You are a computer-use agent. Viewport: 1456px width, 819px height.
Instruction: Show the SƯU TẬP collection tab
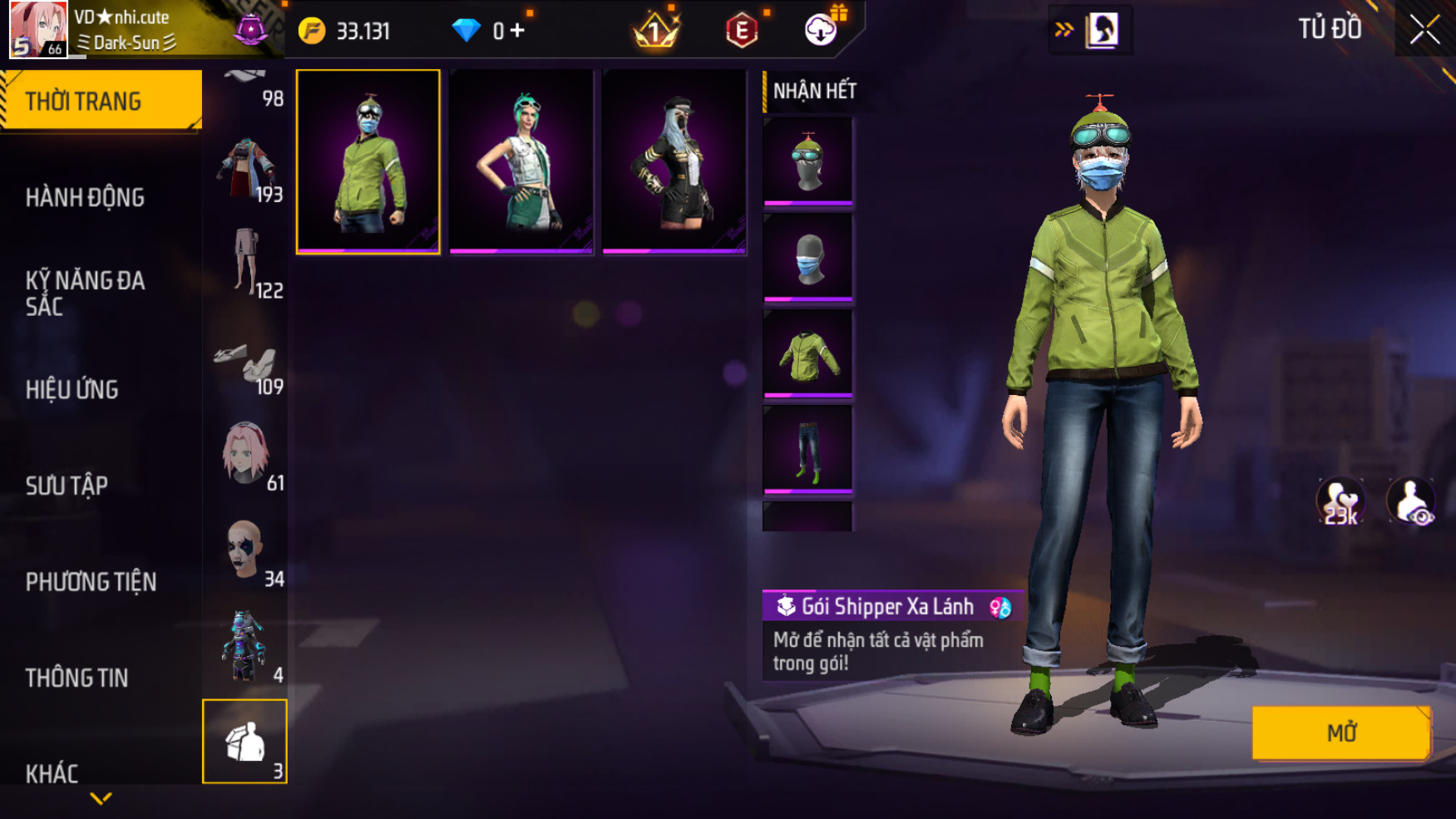[67, 486]
